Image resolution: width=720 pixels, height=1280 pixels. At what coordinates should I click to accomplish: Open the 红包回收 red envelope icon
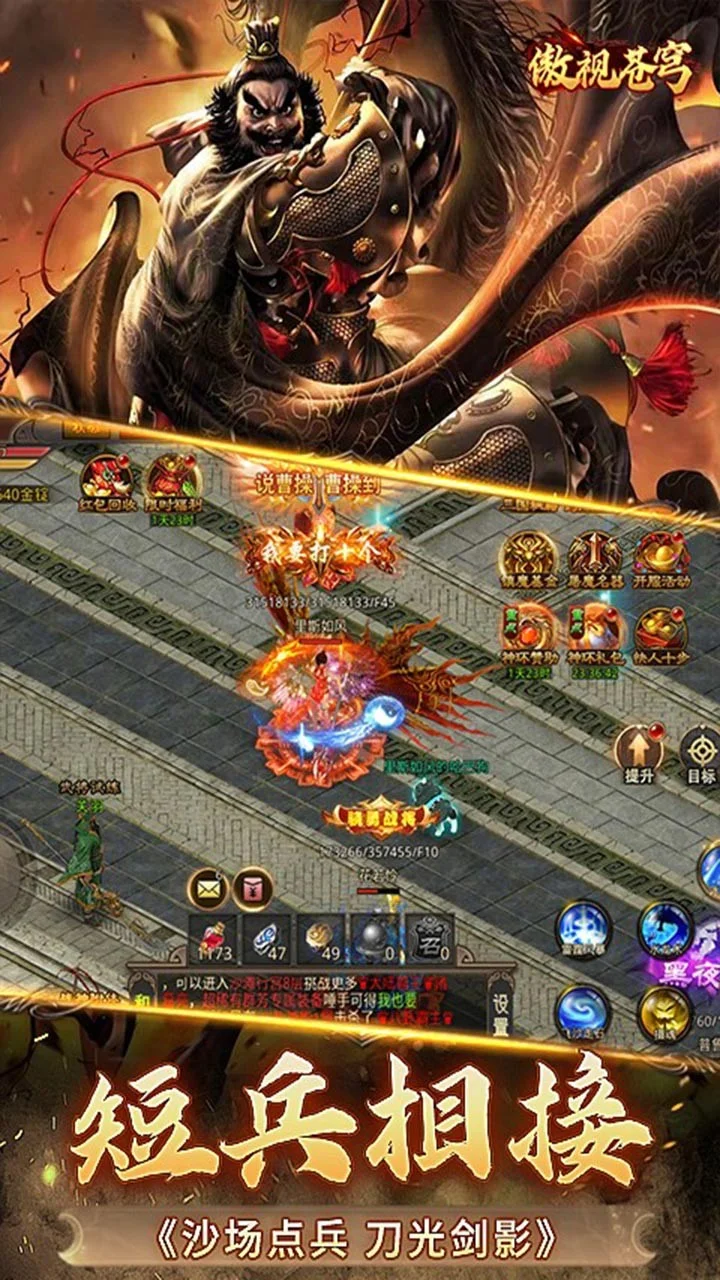tap(106, 480)
